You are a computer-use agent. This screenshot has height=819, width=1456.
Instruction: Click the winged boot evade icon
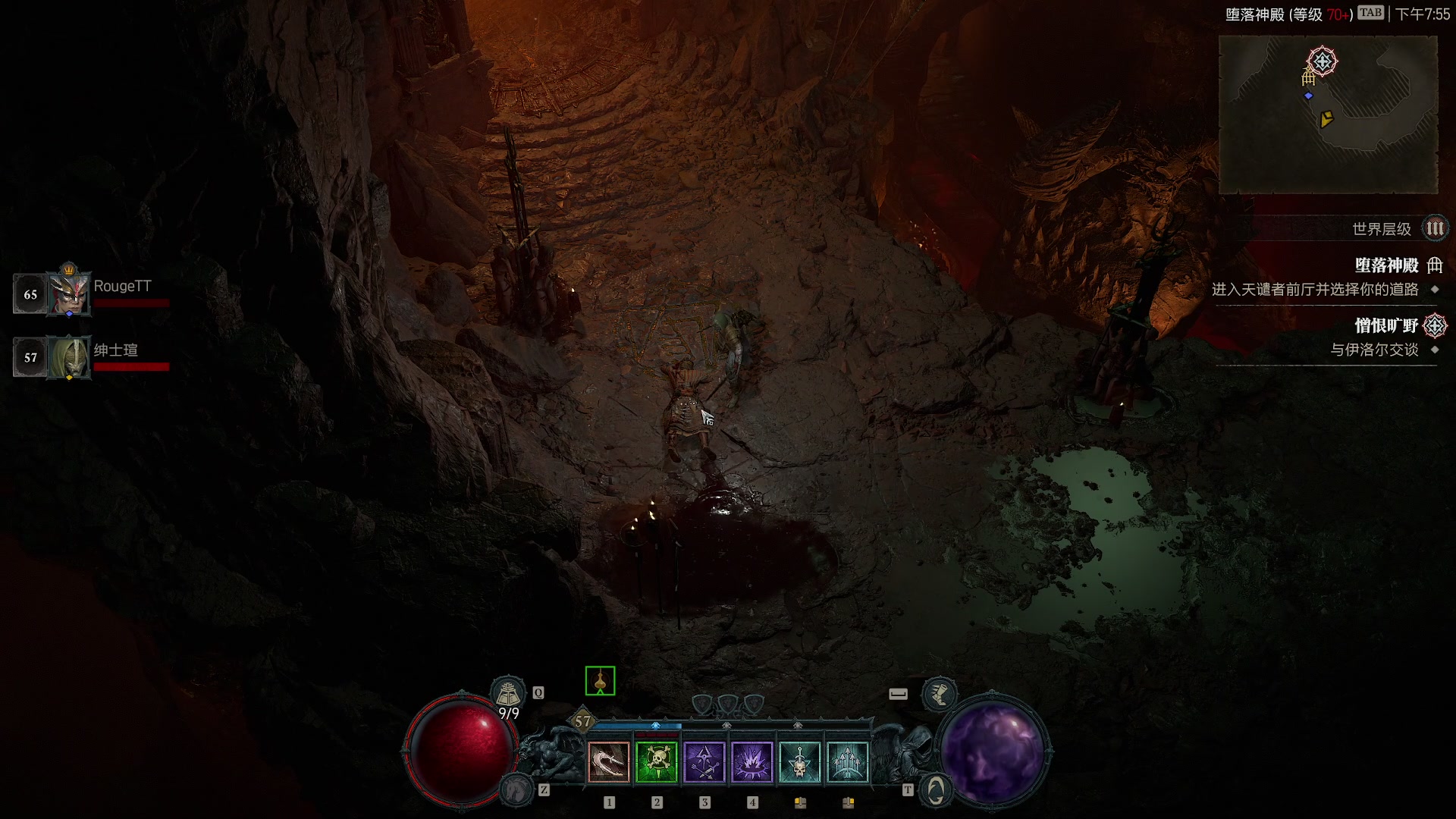(939, 694)
